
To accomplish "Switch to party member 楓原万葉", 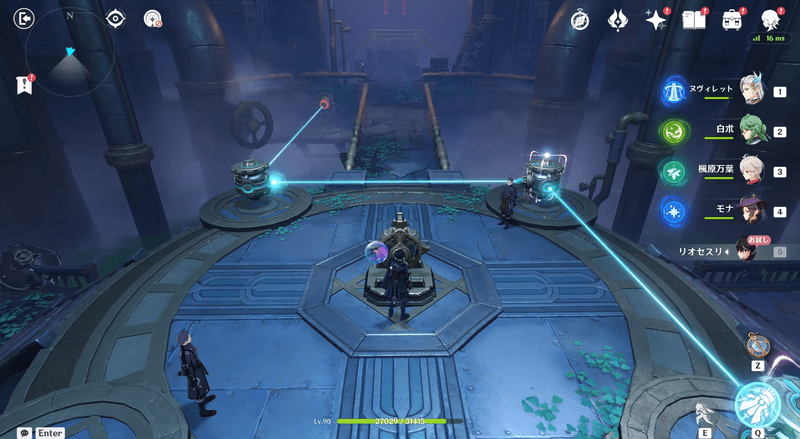I will [x=754, y=170].
